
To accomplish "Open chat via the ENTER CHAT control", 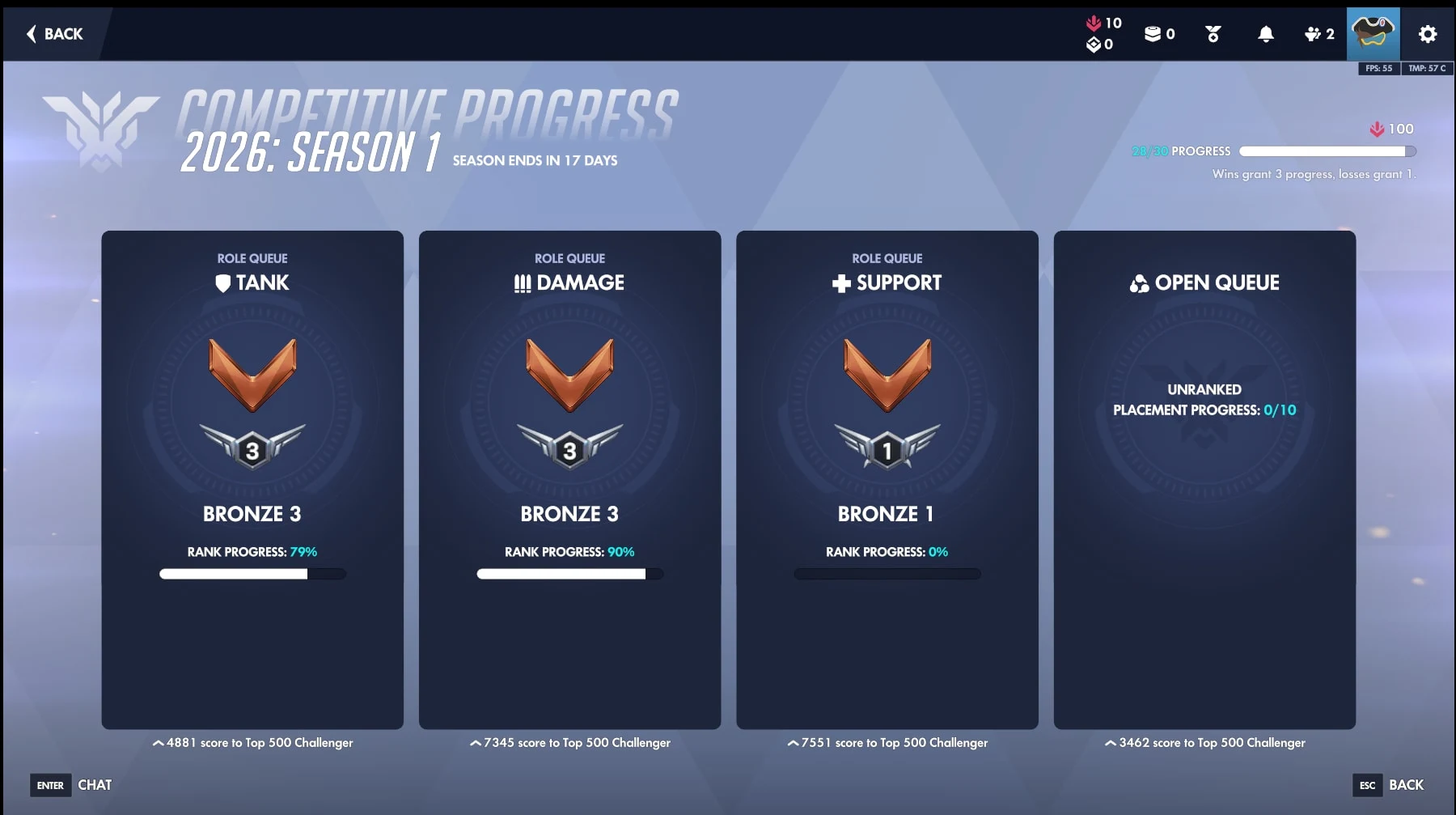I will (x=73, y=784).
